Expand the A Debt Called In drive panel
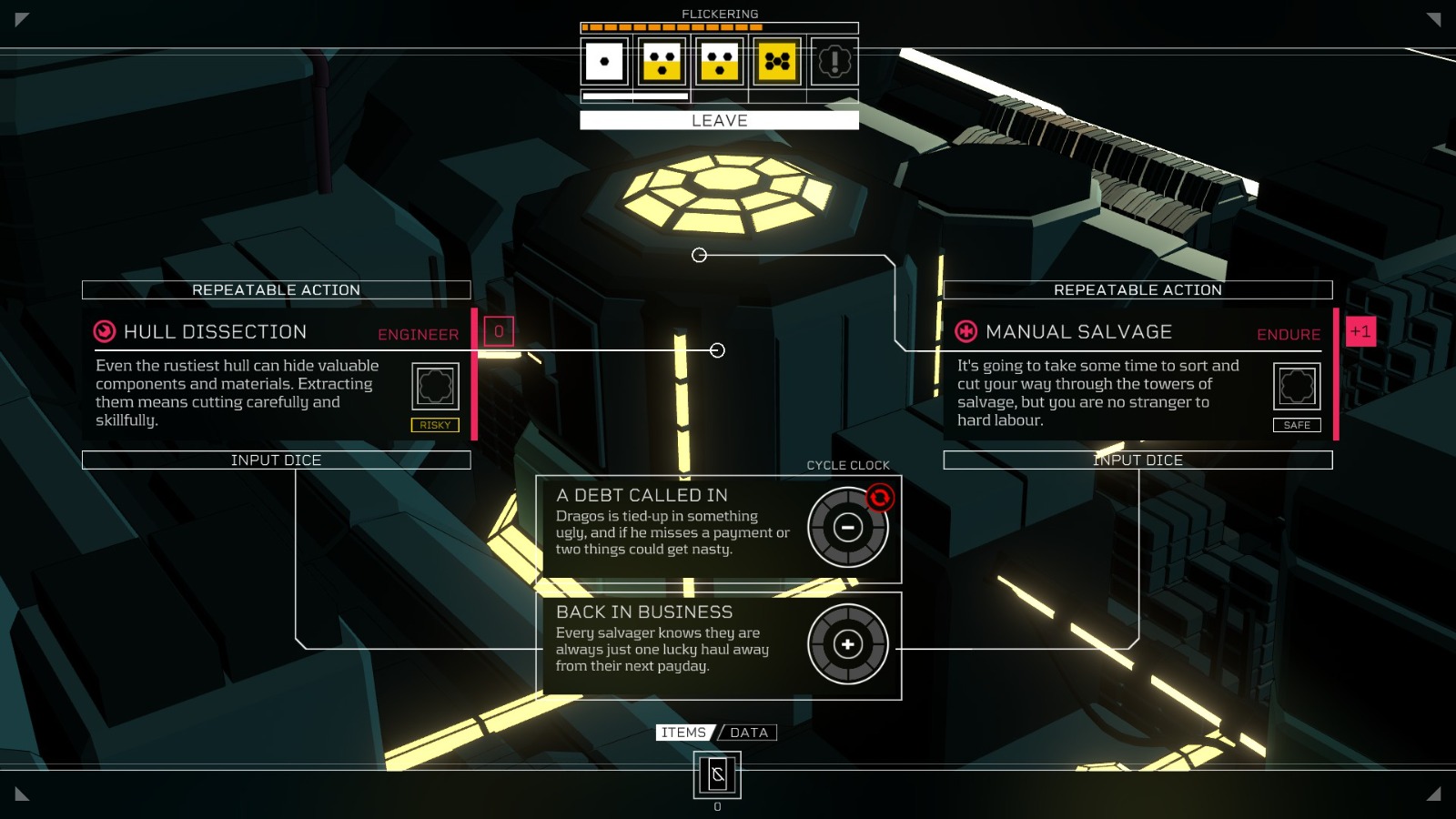 [x=642, y=495]
